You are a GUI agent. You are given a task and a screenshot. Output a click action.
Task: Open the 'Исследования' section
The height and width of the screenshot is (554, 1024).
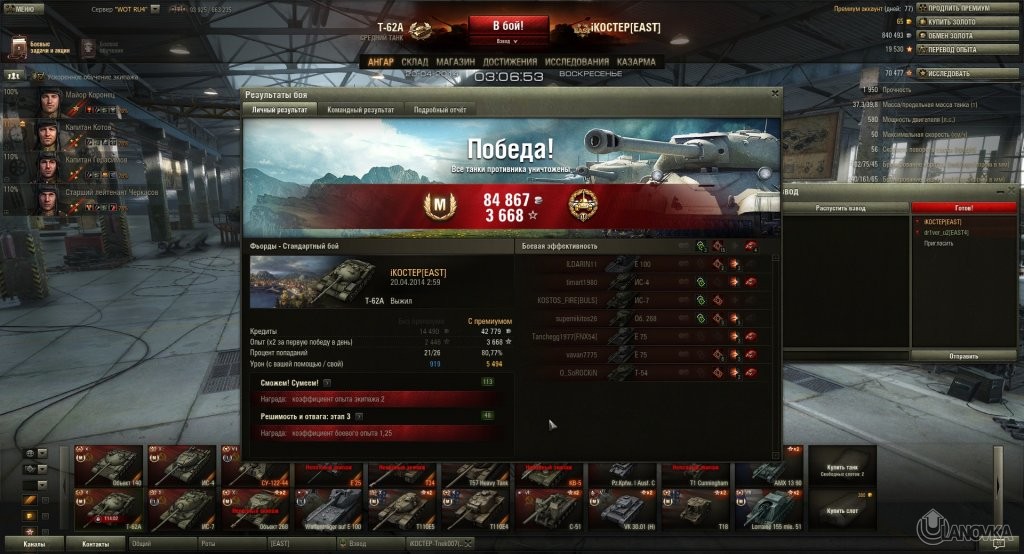click(578, 62)
